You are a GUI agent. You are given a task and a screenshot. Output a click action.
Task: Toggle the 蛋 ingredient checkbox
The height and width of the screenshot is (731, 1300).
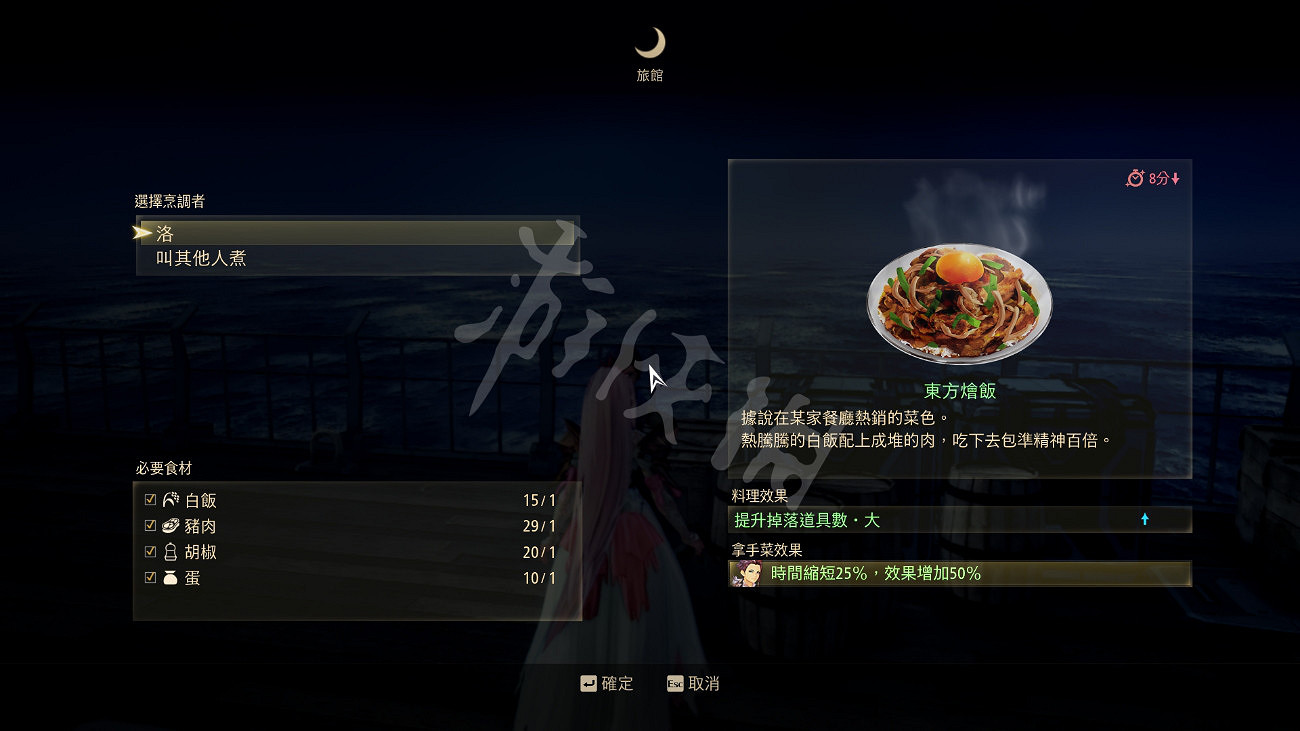point(150,578)
